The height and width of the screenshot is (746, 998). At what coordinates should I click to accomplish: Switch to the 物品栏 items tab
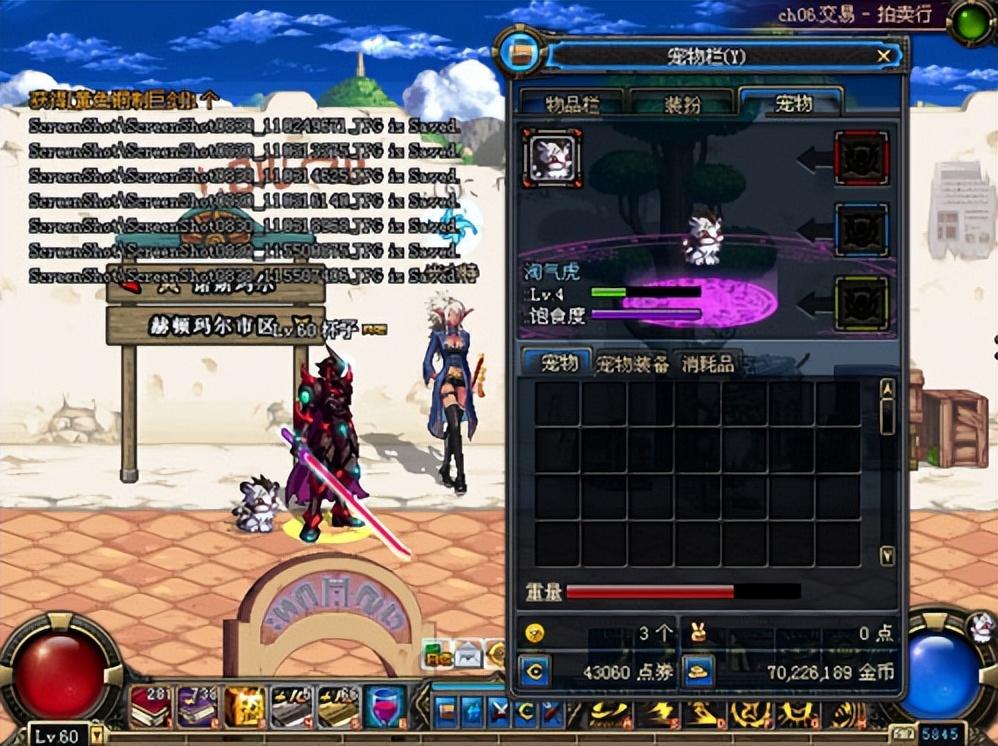pyautogui.click(x=584, y=103)
